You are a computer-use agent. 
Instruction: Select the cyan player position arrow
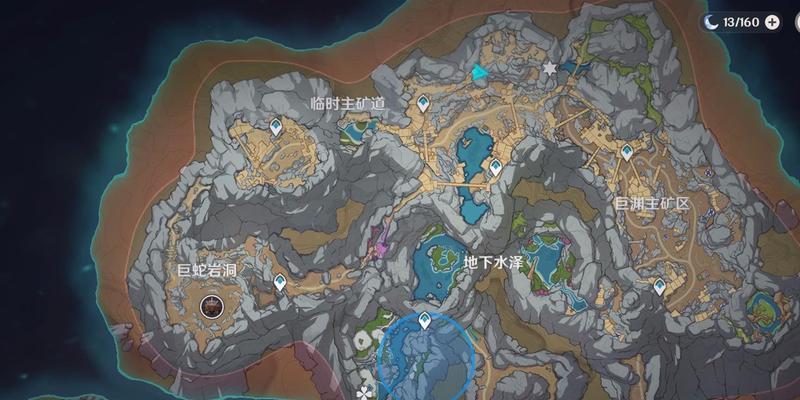[x=482, y=72]
